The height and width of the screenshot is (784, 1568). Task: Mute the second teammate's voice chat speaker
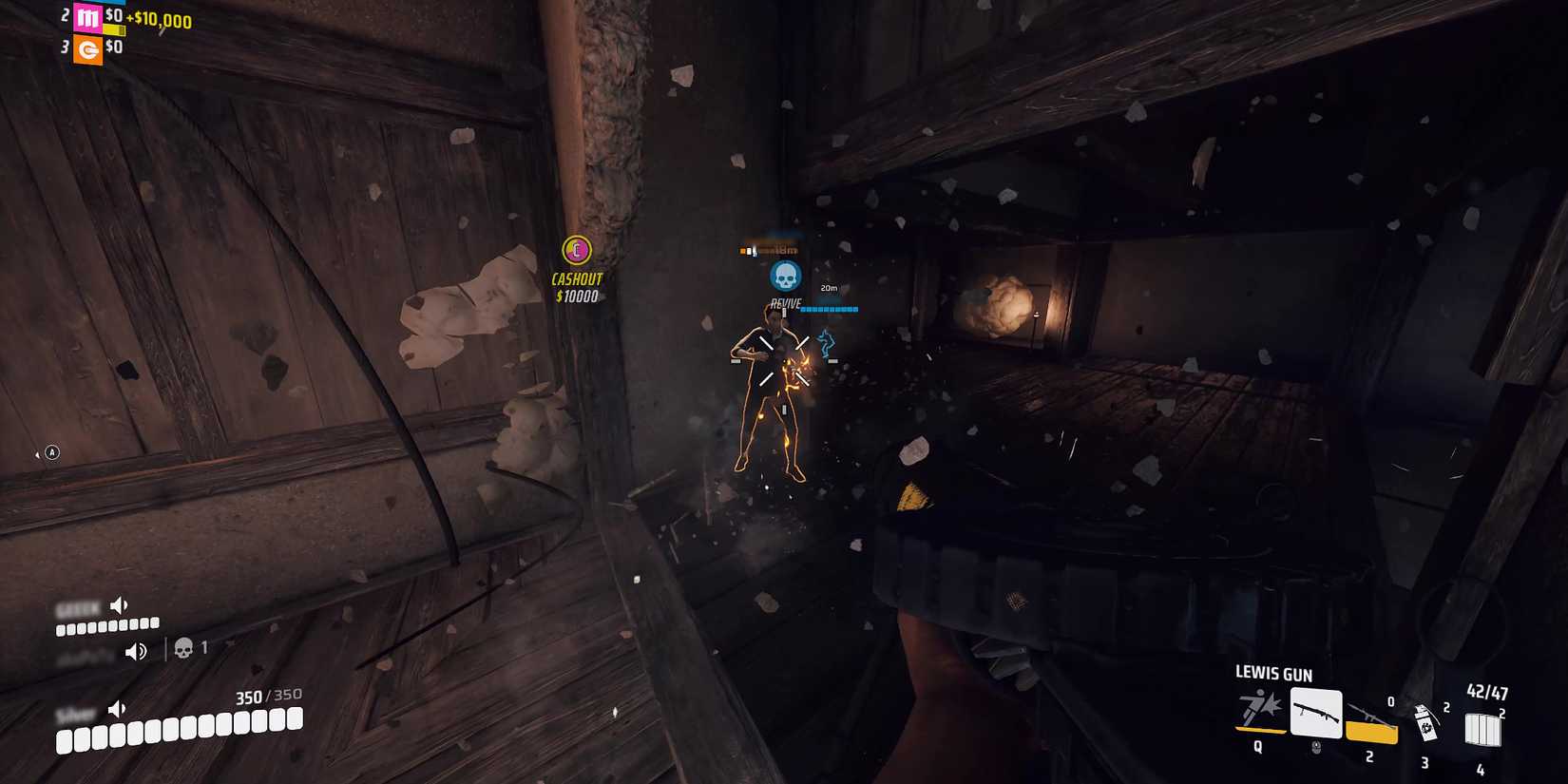coord(136,650)
